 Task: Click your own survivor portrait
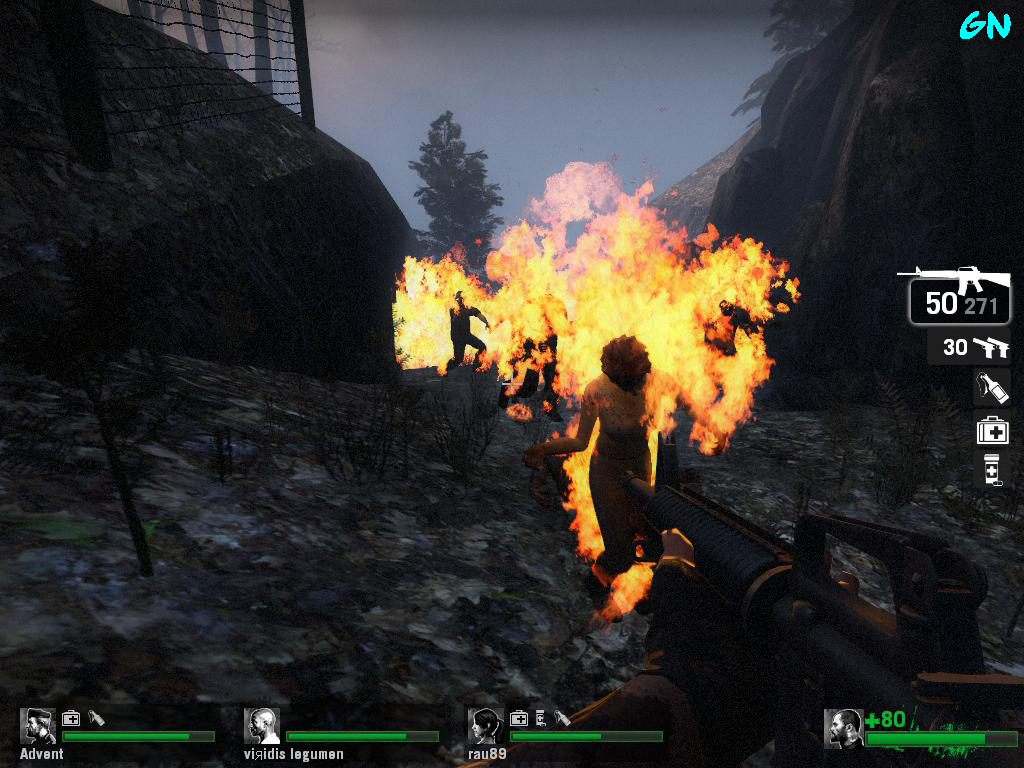point(844,728)
